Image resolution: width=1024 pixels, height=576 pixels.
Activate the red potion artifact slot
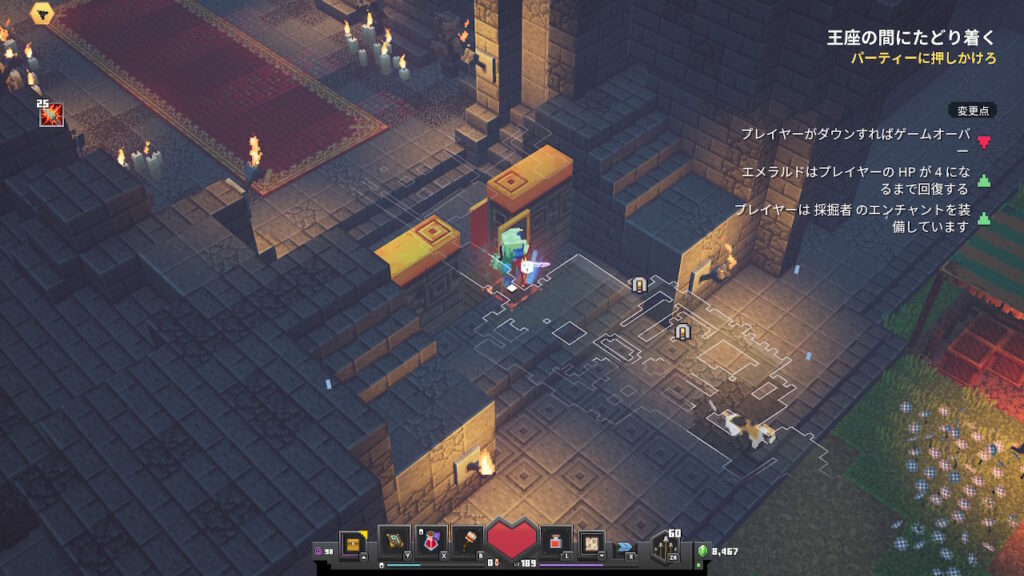432,541
